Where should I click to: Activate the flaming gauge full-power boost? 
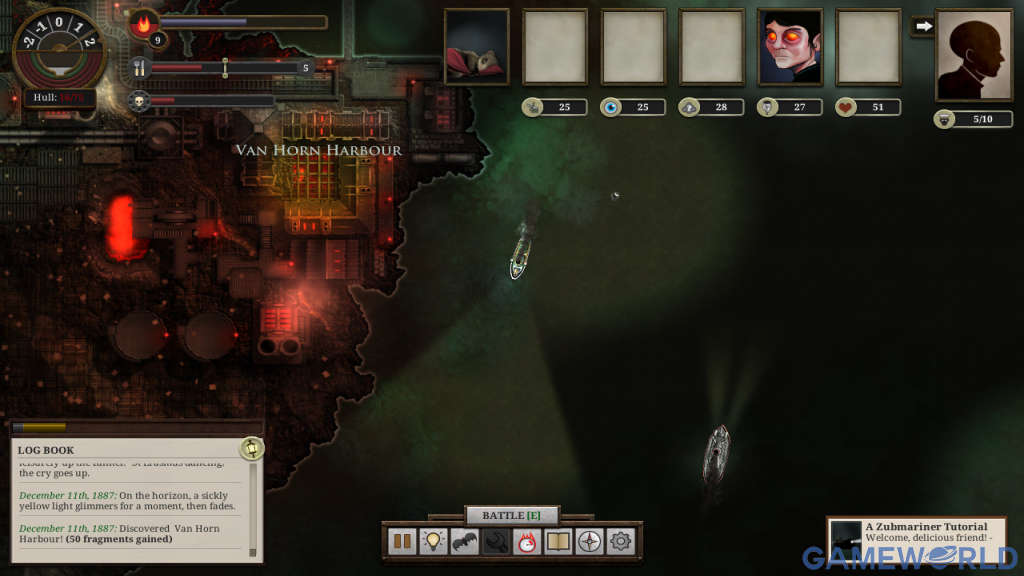click(527, 542)
